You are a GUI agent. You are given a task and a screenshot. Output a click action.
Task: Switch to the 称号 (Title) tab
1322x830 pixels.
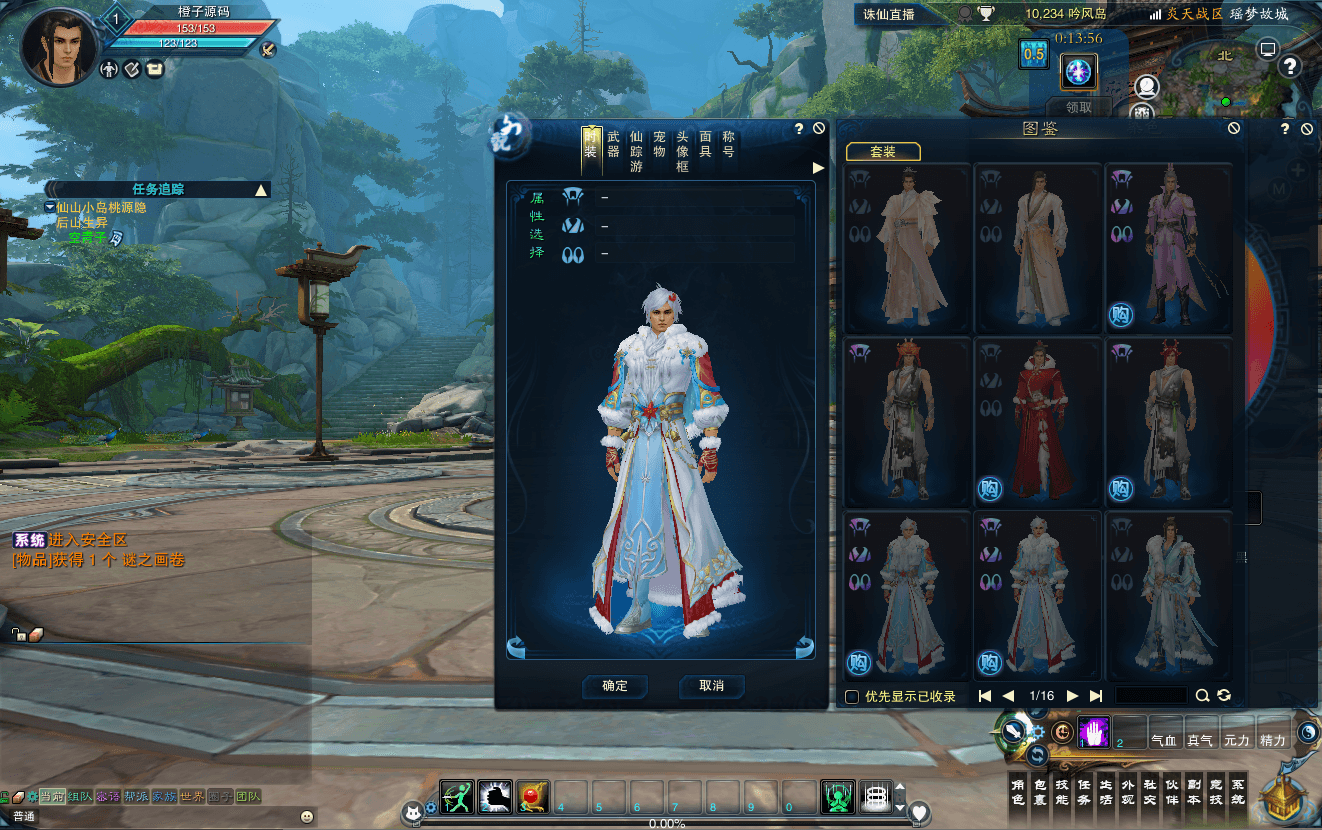(731, 143)
